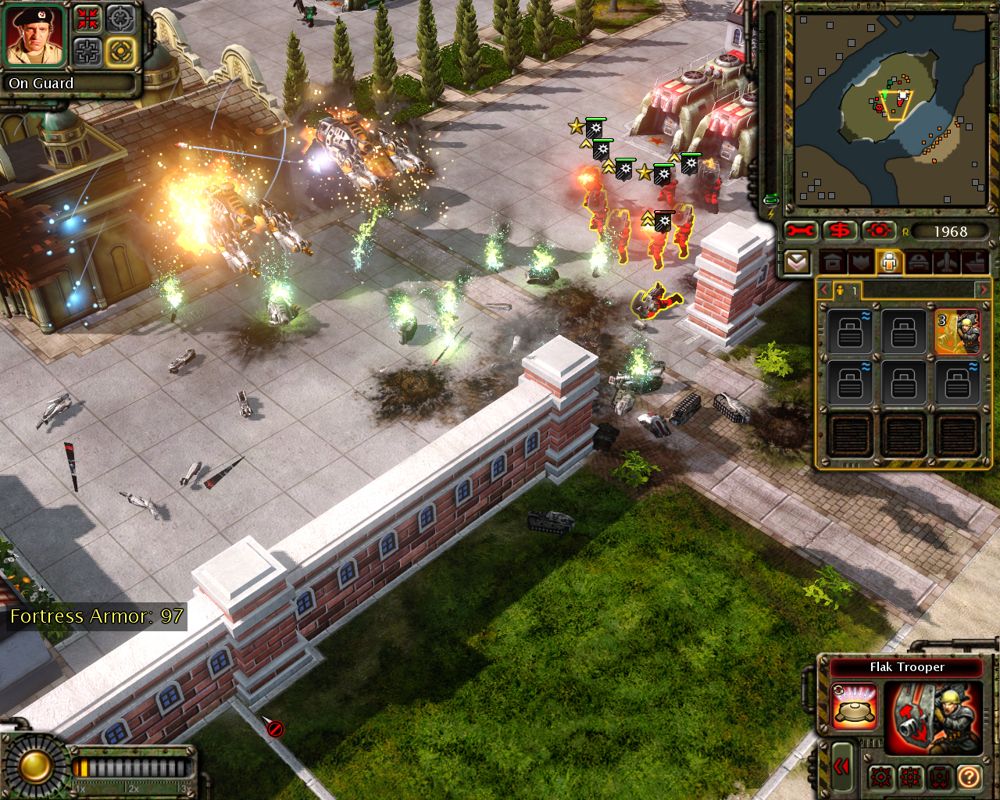Queue a Flak Trooper from the build grid
Viewport: 1000px width, 800px height.
tap(957, 332)
